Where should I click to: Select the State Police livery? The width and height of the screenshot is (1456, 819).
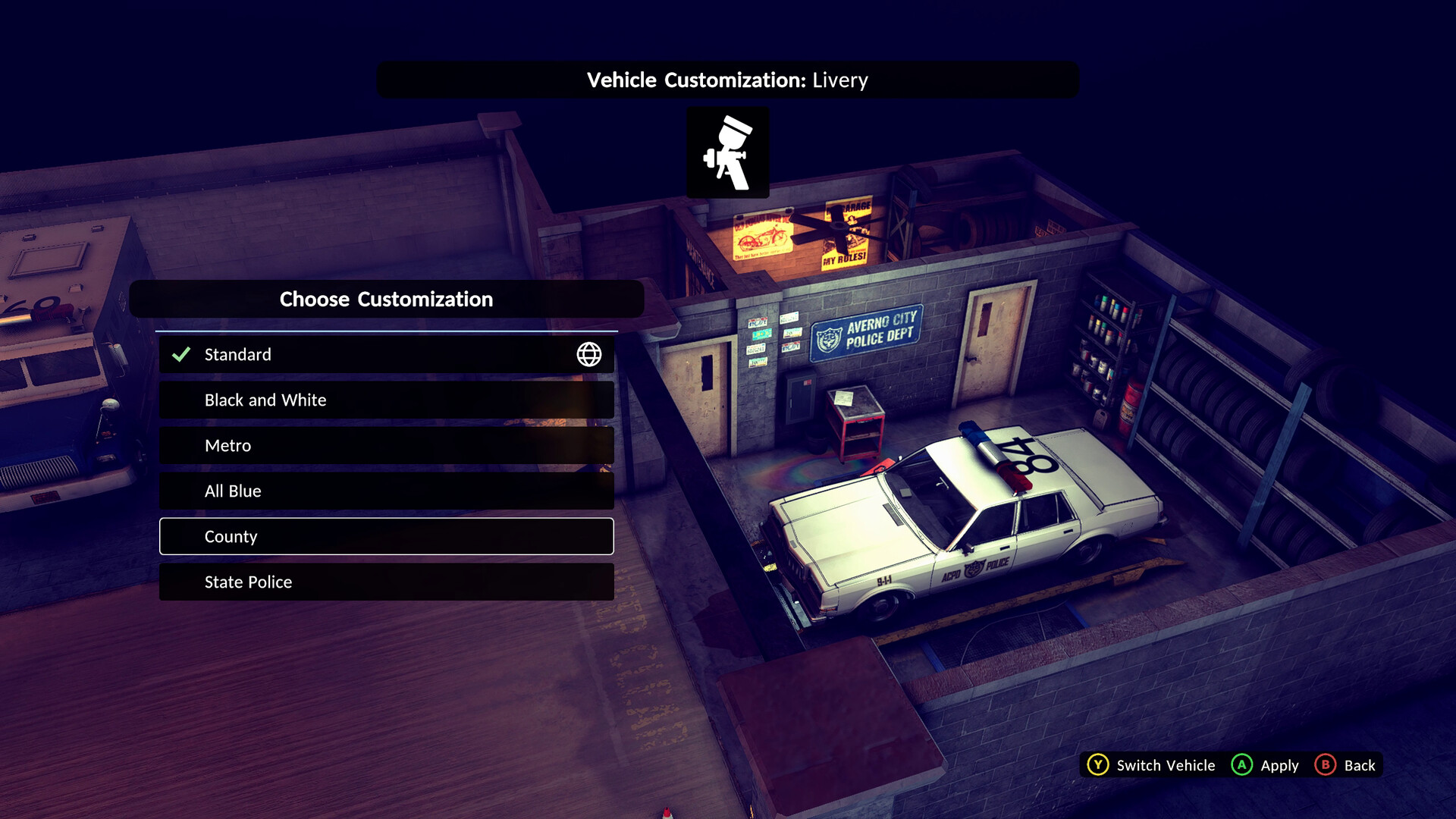(386, 582)
